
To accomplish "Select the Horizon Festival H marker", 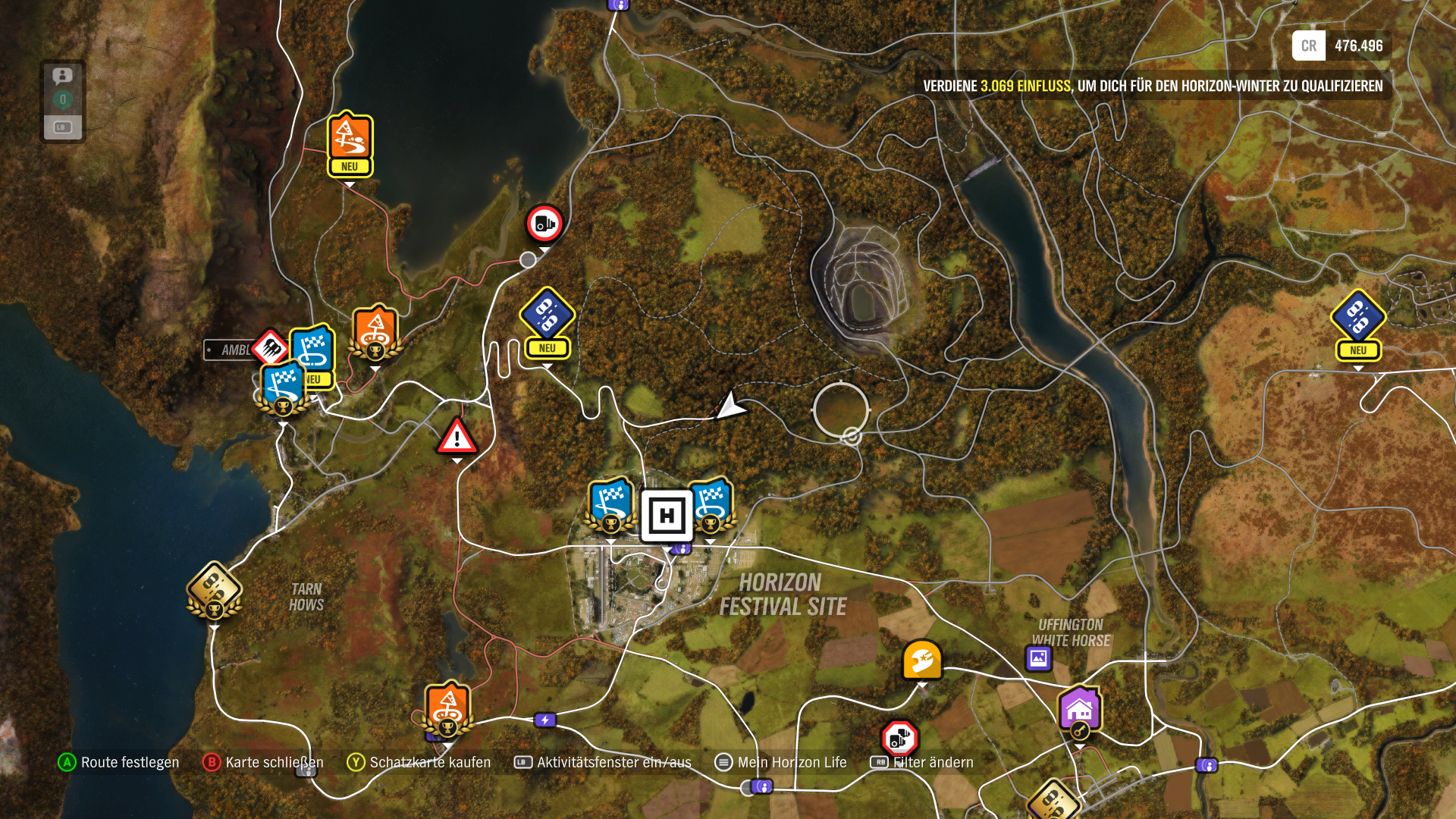I will pos(667,516).
